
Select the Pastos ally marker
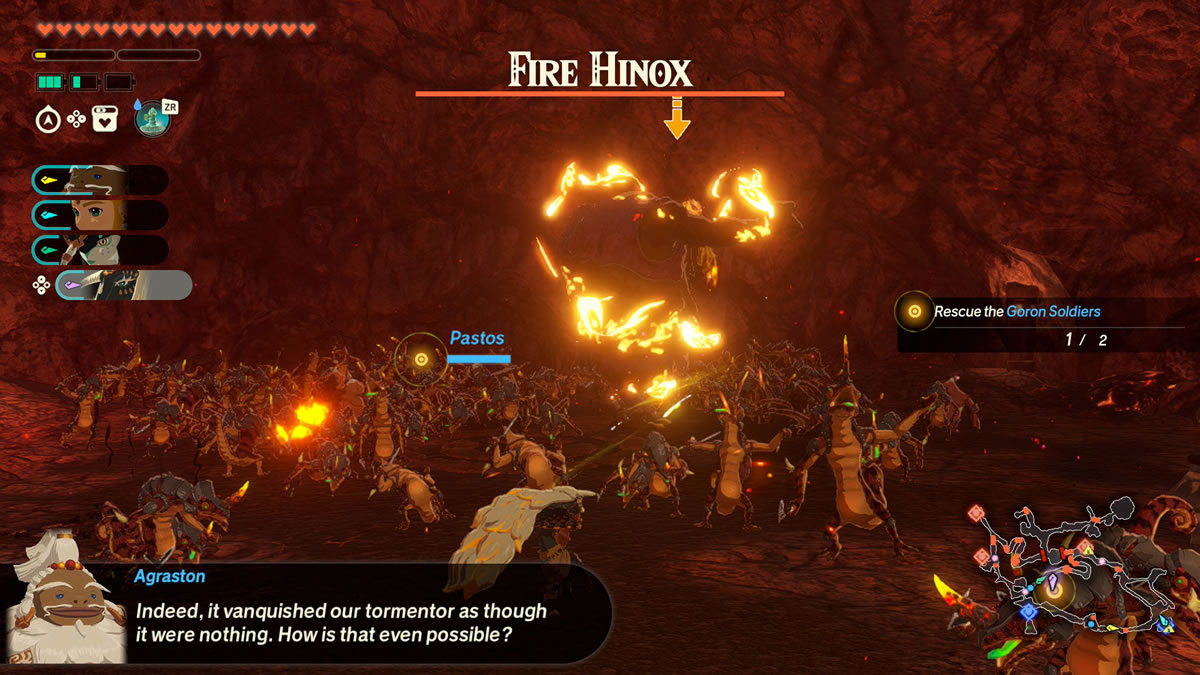click(421, 359)
